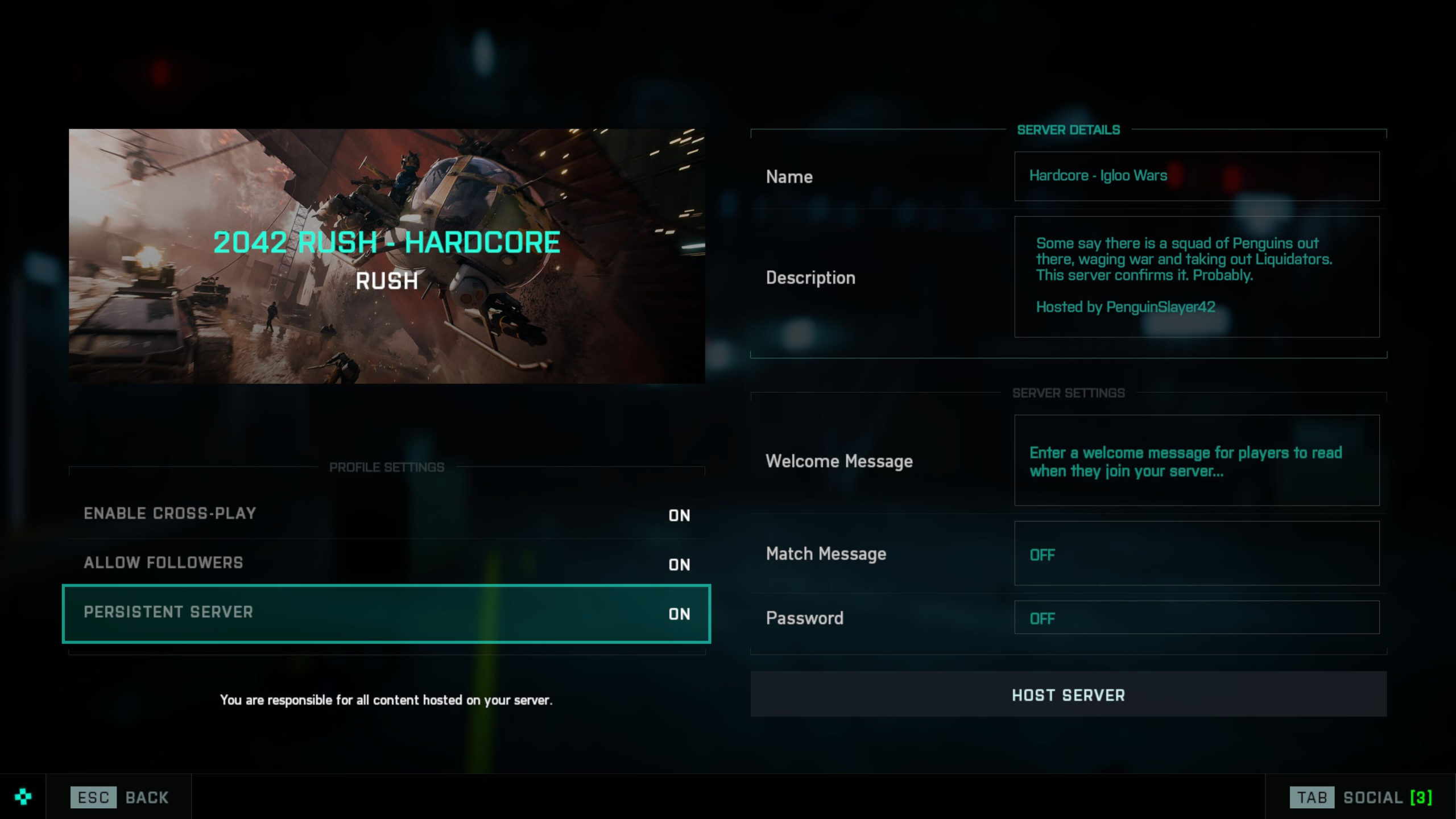This screenshot has height=819, width=1456.
Task: Open the Social panel
Action: [1360, 797]
